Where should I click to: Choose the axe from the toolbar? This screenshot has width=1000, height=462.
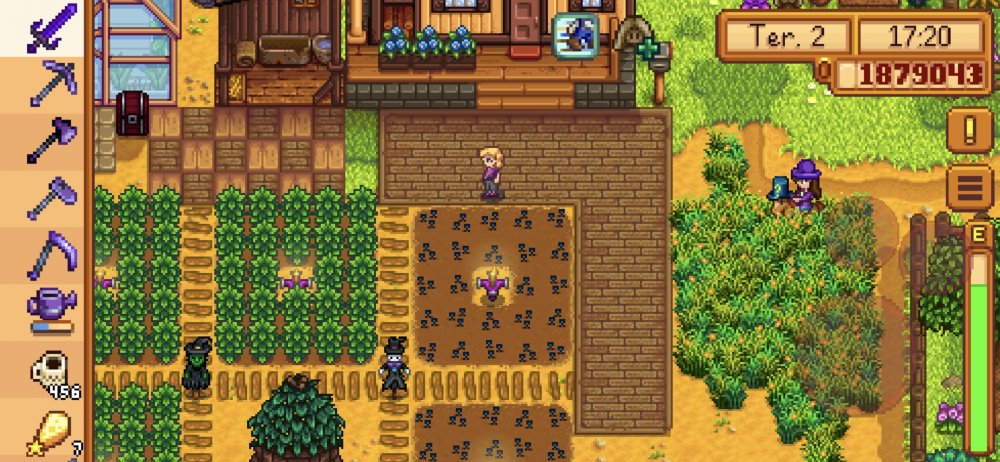[49, 141]
